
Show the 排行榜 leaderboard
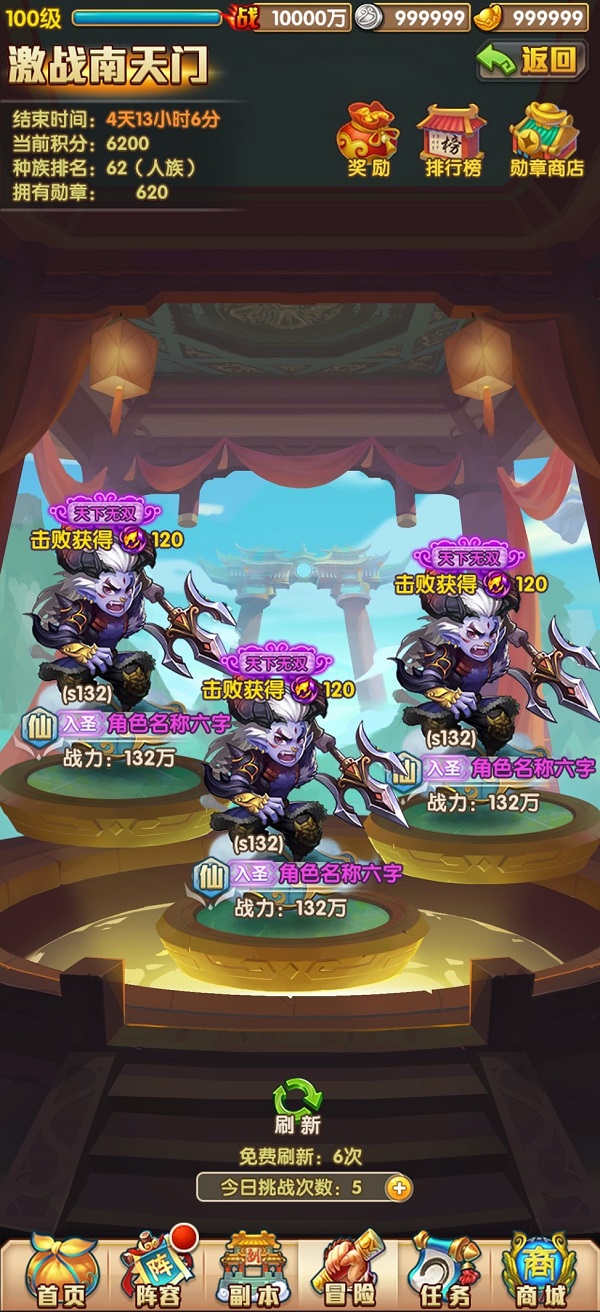(x=453, y=138)
